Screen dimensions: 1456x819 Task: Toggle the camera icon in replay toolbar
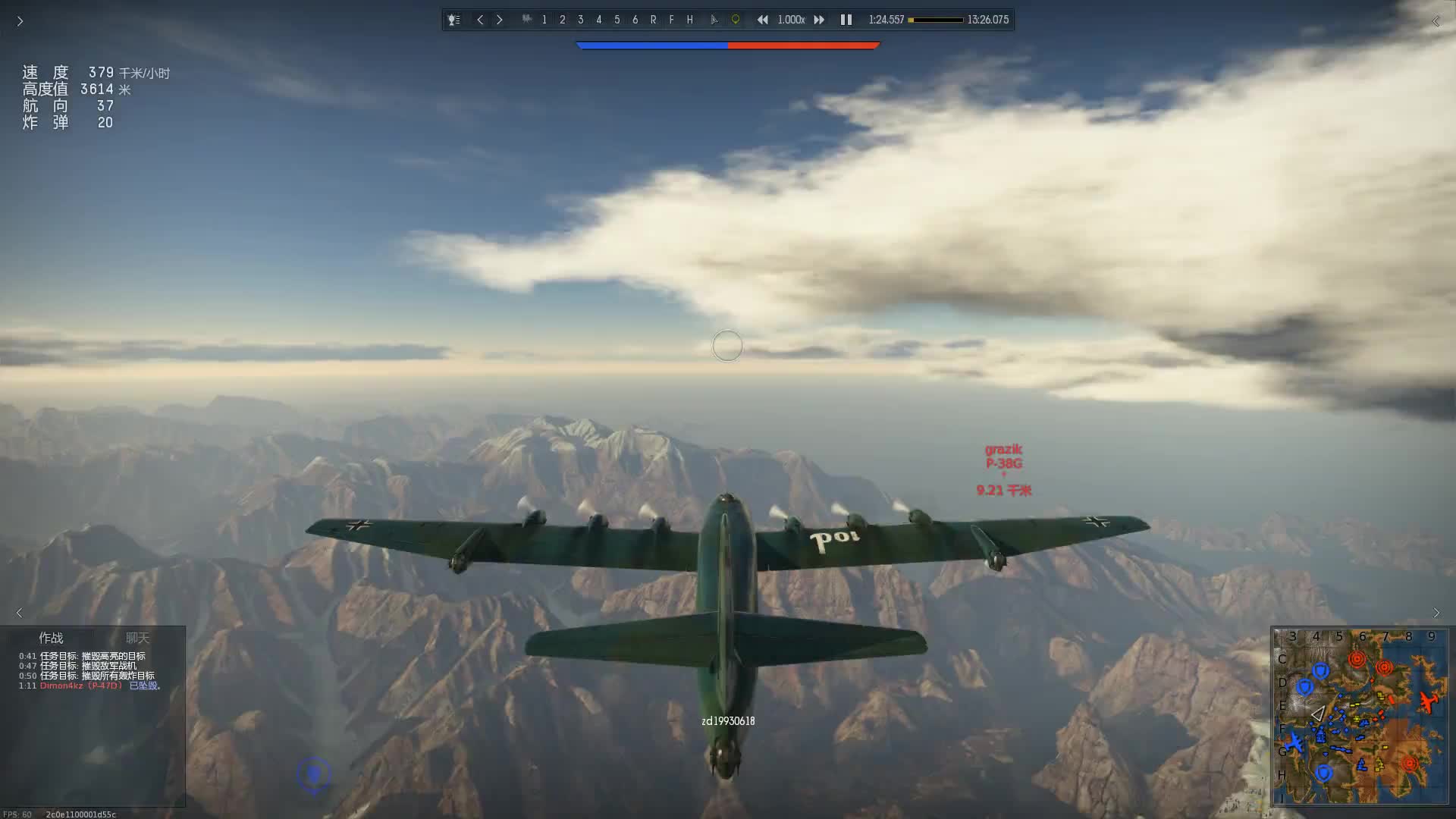526,20
